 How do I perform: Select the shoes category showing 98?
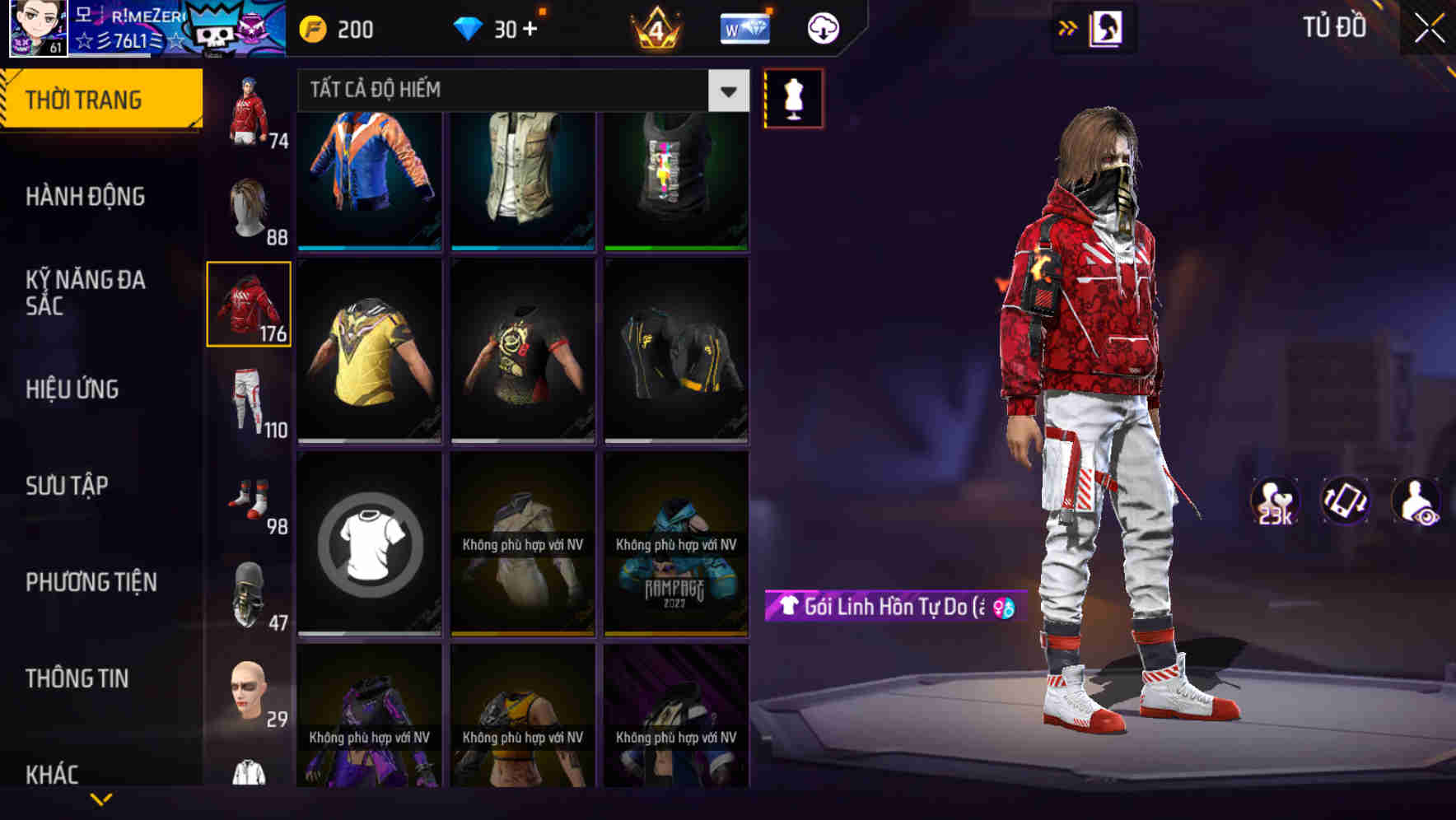(250, 497)
